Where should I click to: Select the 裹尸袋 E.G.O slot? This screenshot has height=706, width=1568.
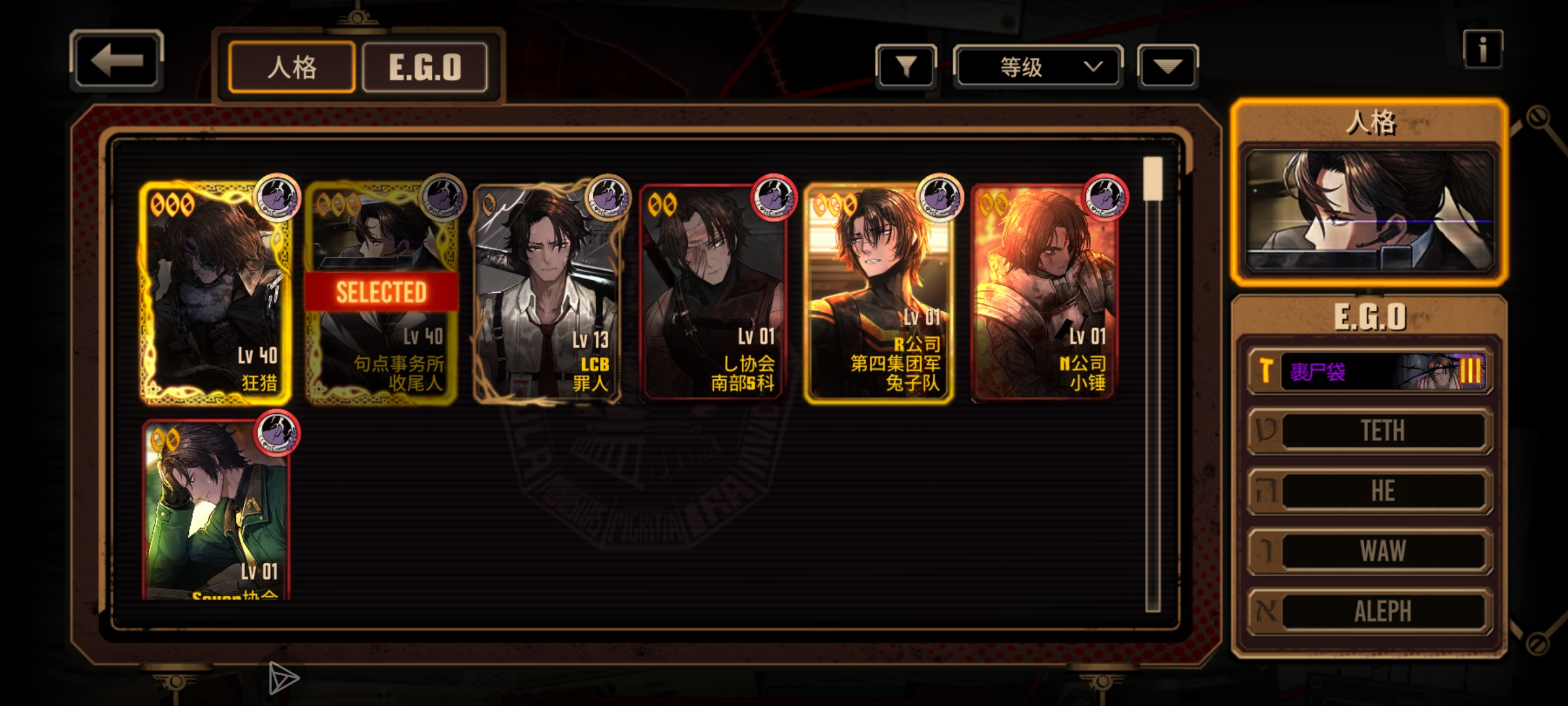[1371, 371]
